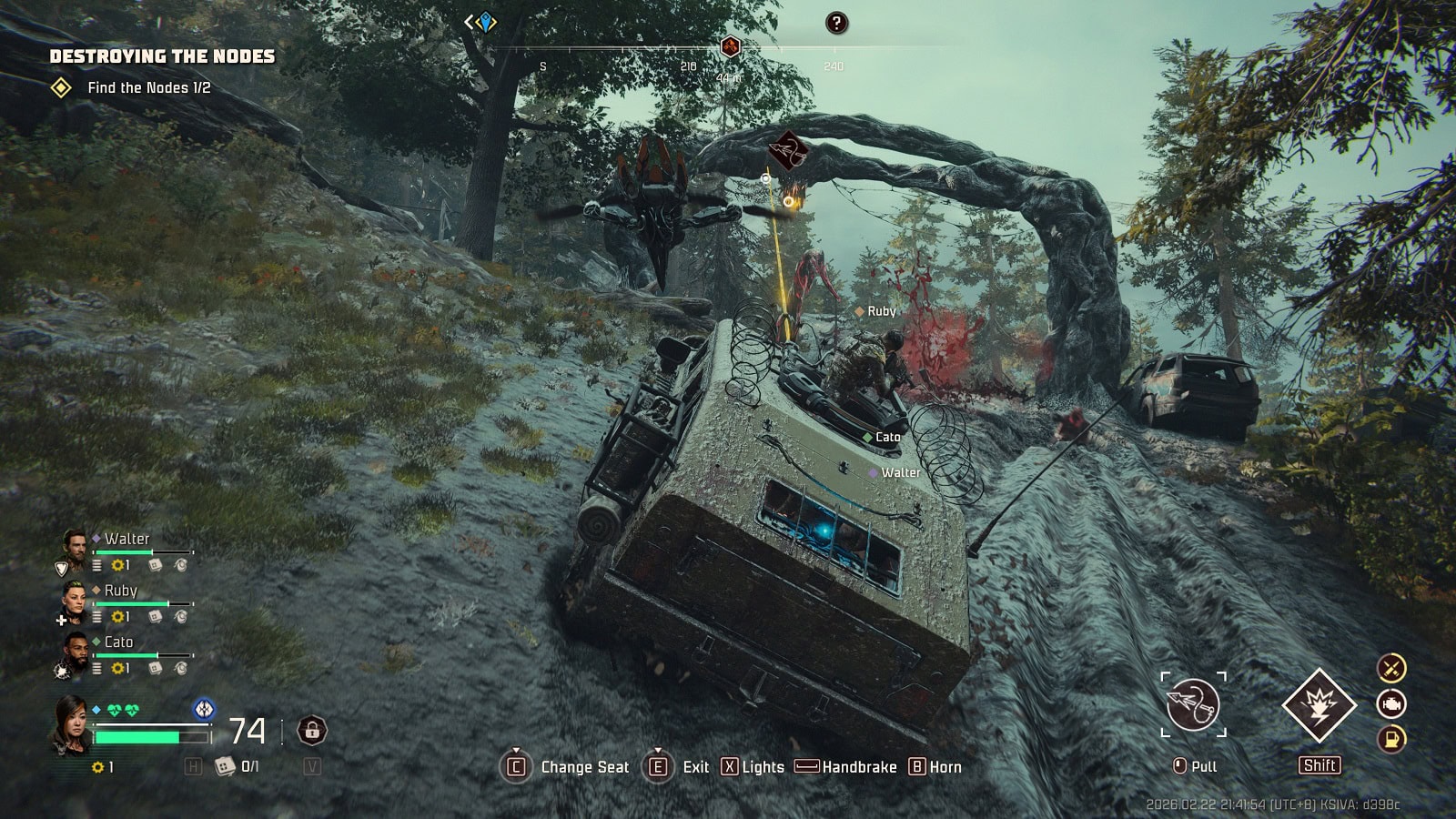Click the fuel pump gauge icon
The image size is (1456, 819).
pyautogui.click(x=1391, y=739)
